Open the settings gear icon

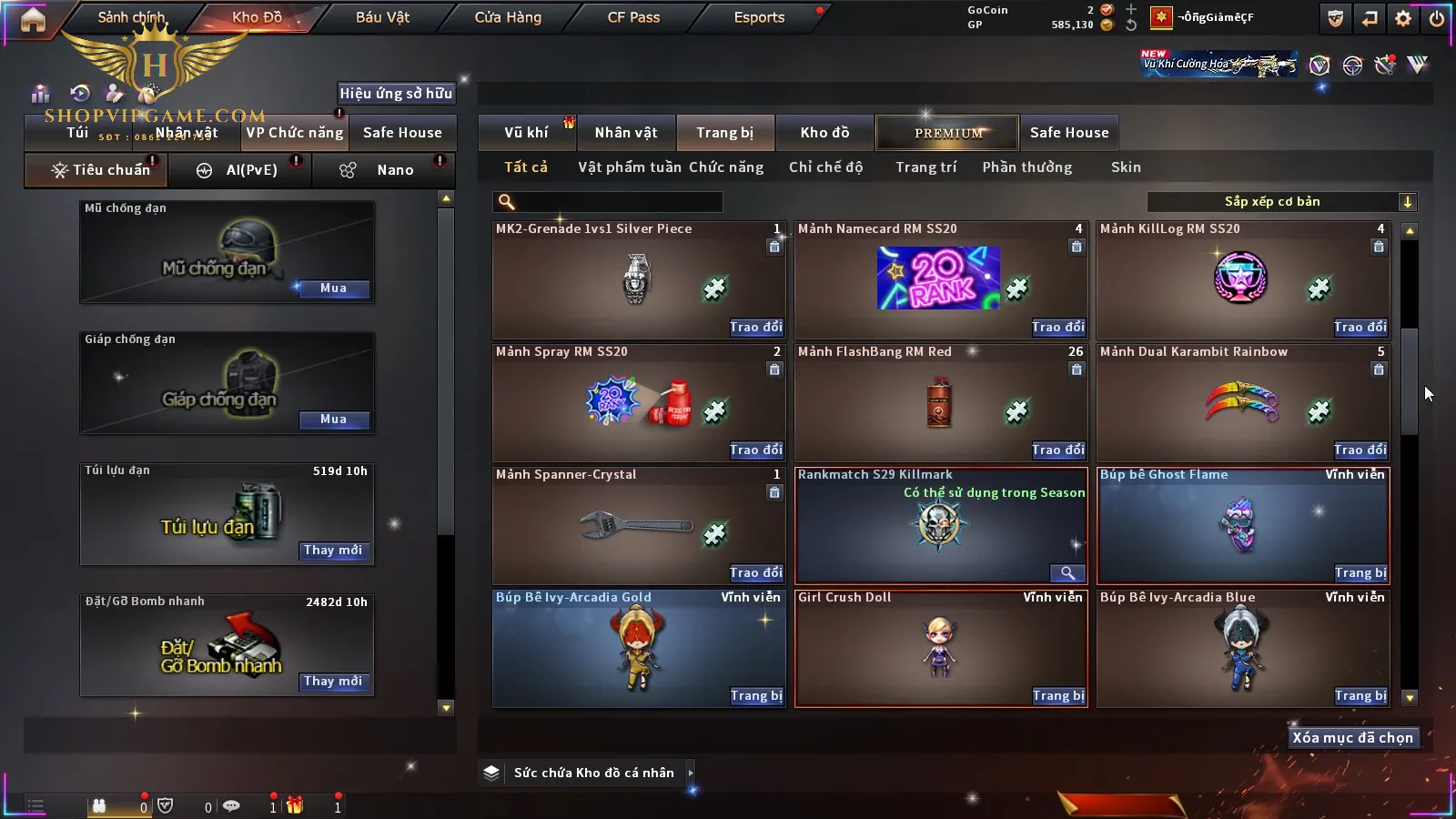[1403, 18]
